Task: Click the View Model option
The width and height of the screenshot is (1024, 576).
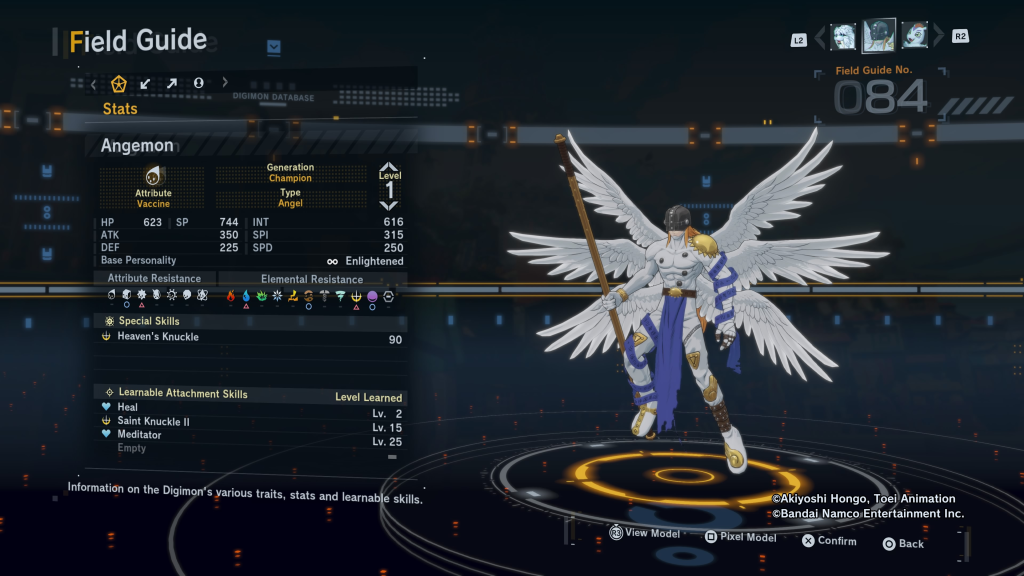Action: (x=644, y=534)
